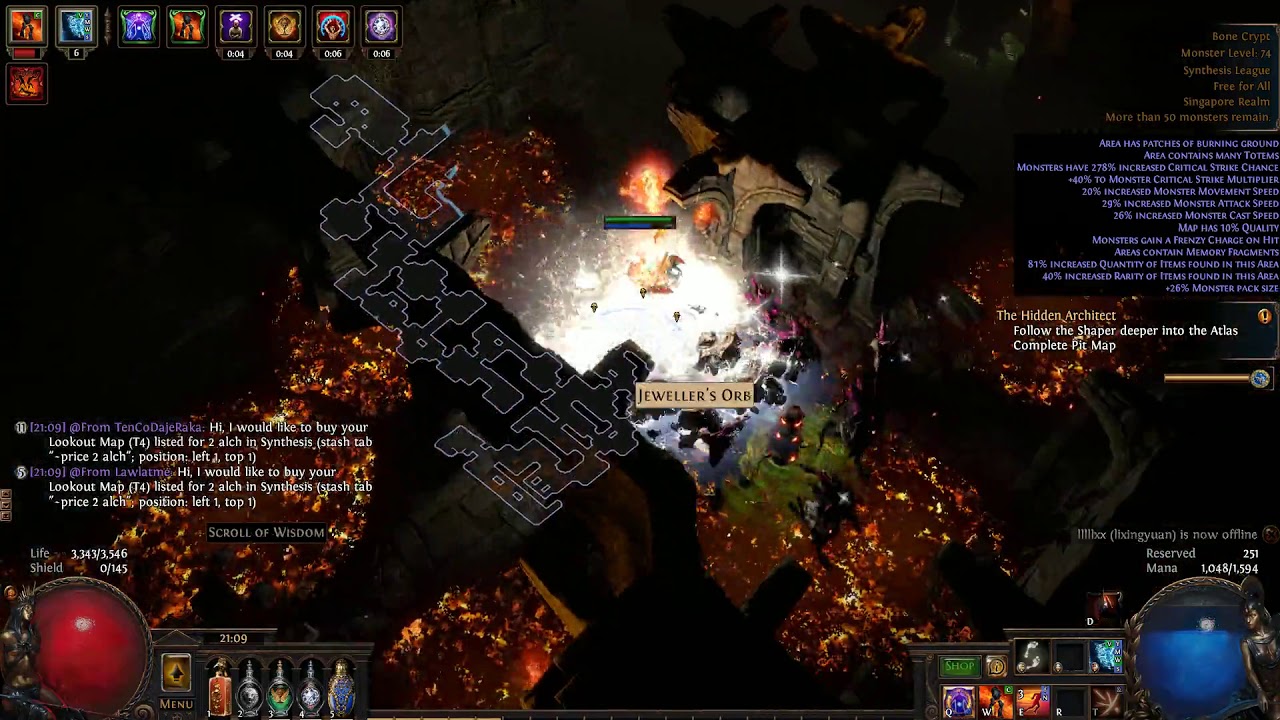The height and width of the screenshot is (720, 1280).
Task: Click the round info button beside Shop
Action: pos(996,667)
